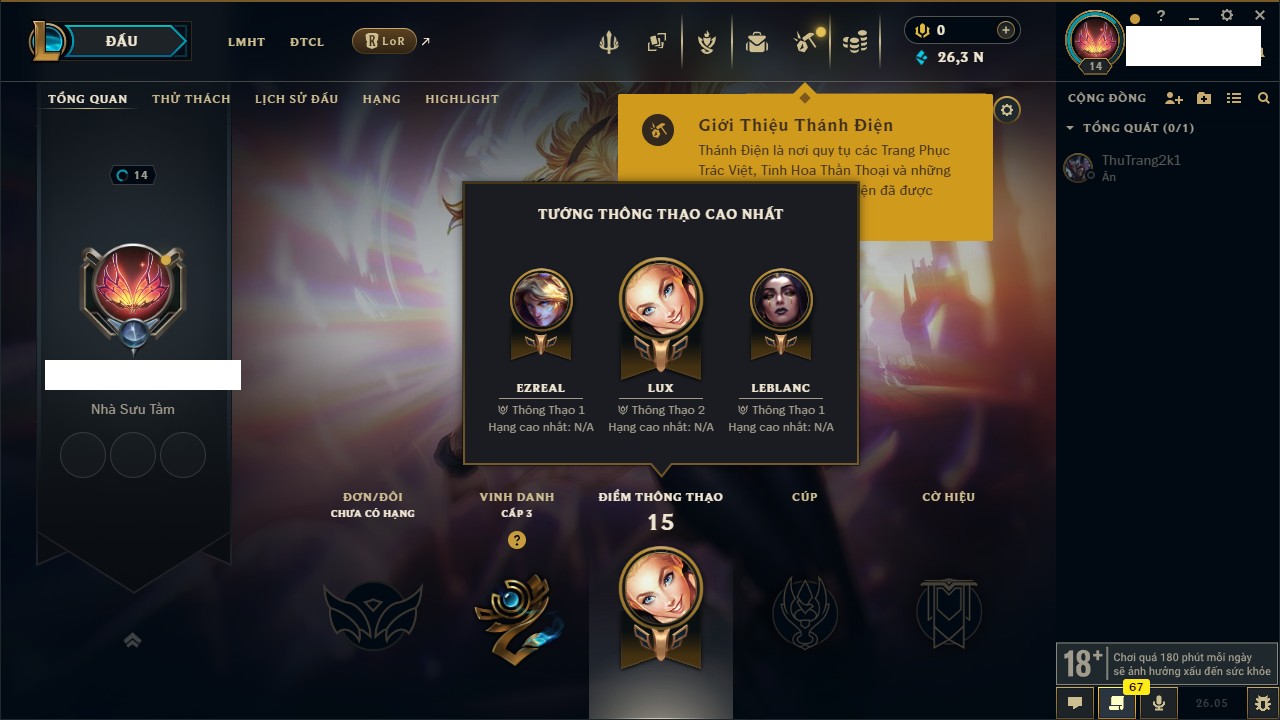Show the HIGHLIGHT tab

(x=461, y=99)
